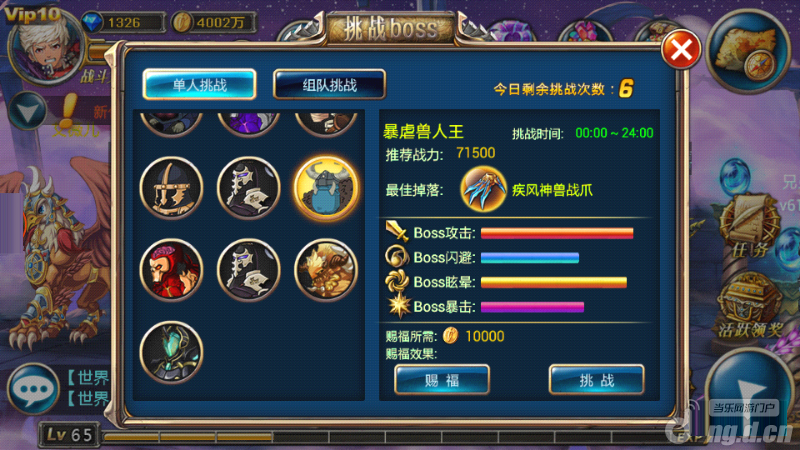Expand the left-side triangle arrow panel
This screenshot has height=450, width=800.
pyautogui.click(x=28, y=108)
